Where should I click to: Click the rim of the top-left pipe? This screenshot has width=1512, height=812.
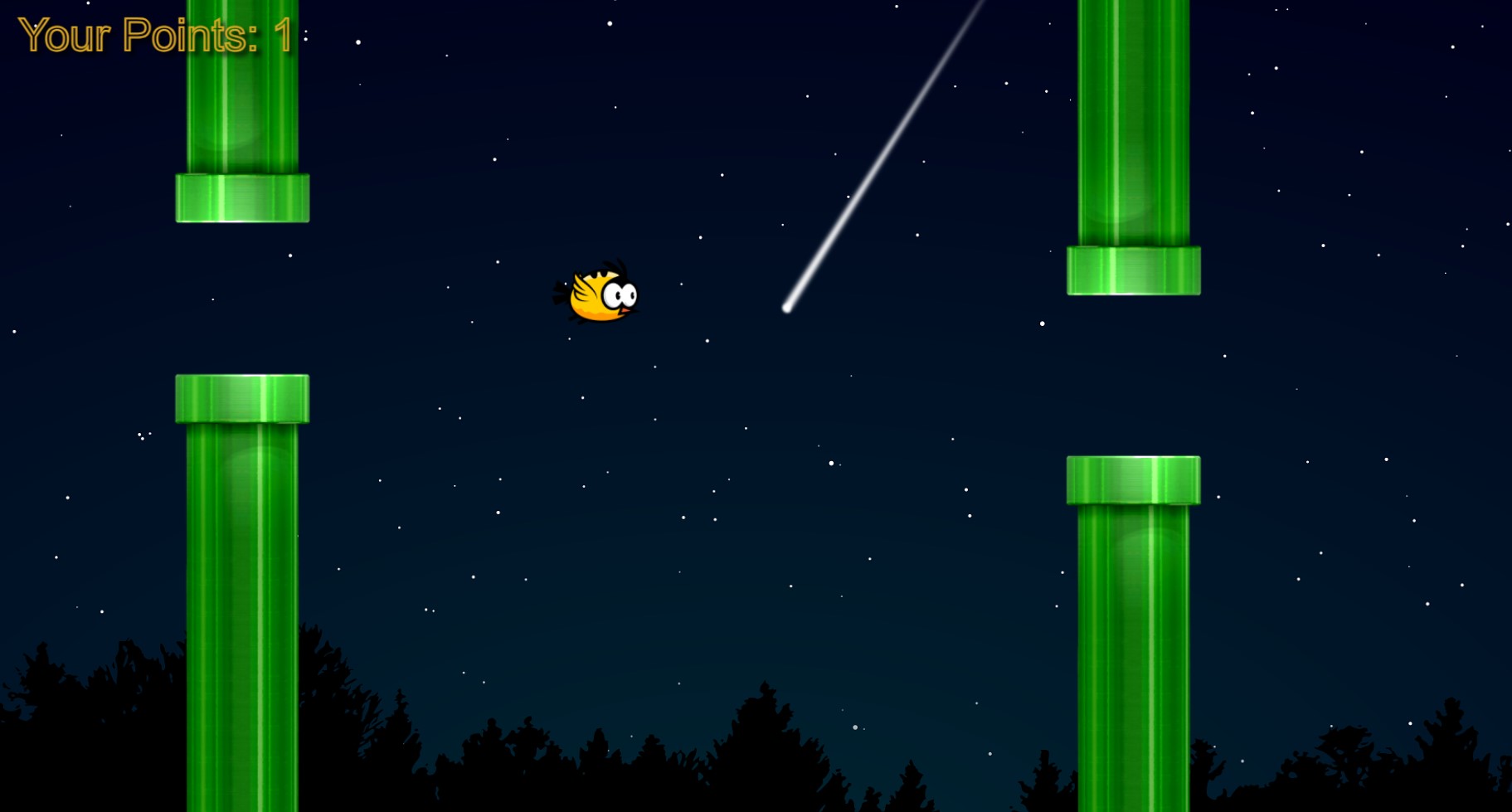[241, 197]
